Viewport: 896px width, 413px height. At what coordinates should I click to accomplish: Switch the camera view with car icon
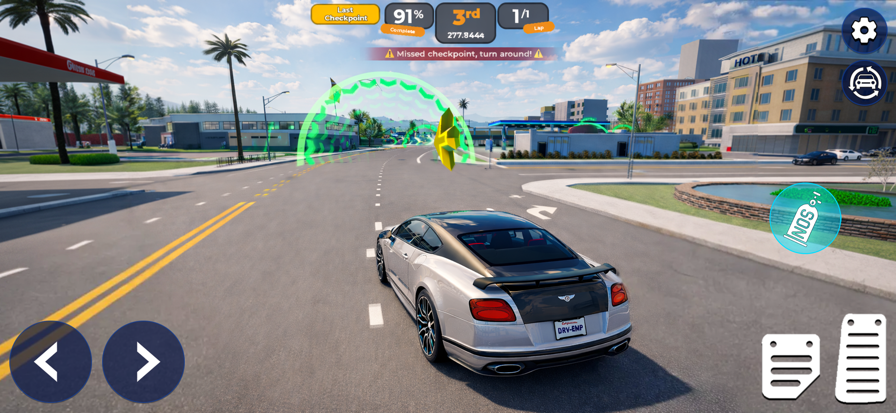[x=863, y=83]
